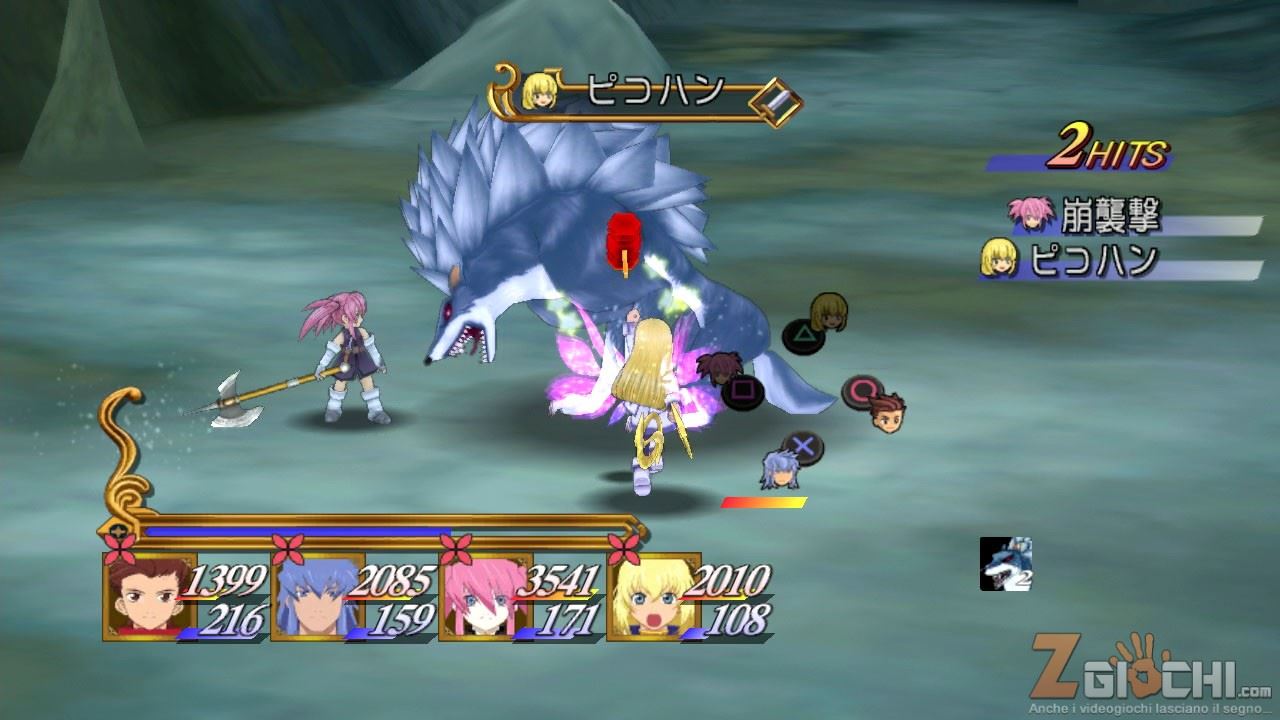Choose Lloyd's head on the shortcut ring

tap(887, 413)
